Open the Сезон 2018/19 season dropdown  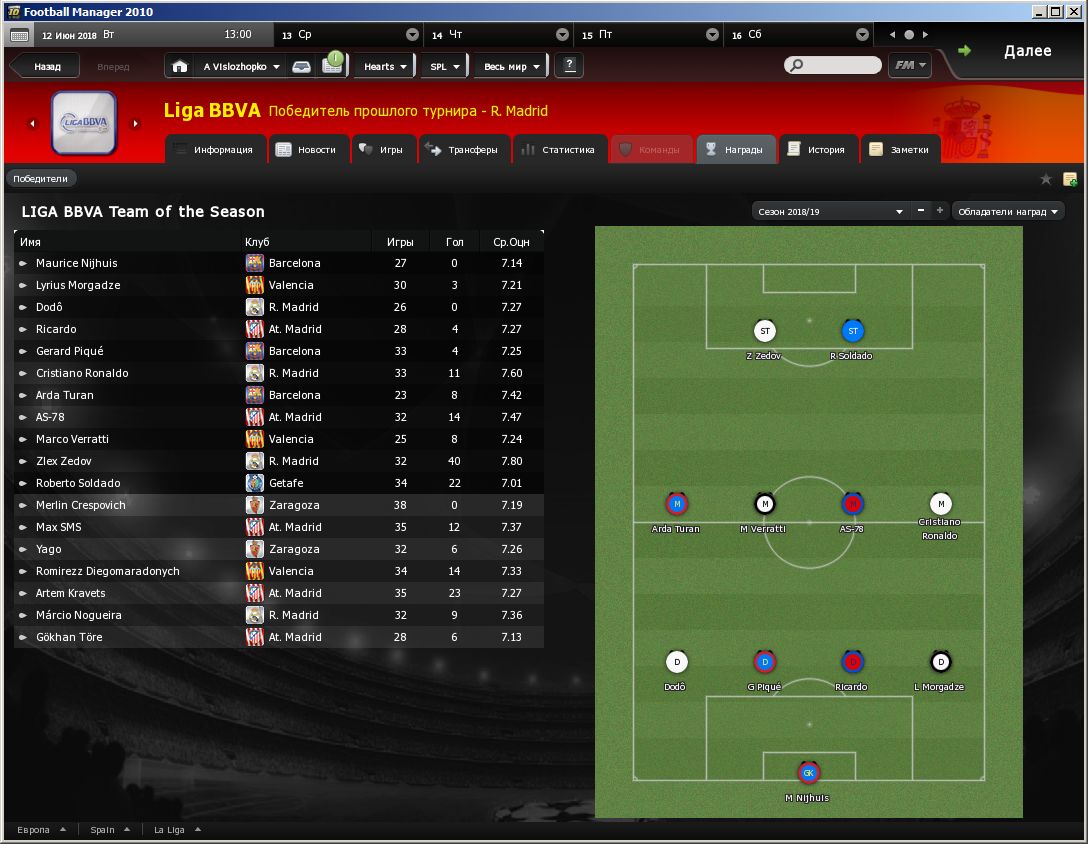pyautogui.click(x=830, y=212)
